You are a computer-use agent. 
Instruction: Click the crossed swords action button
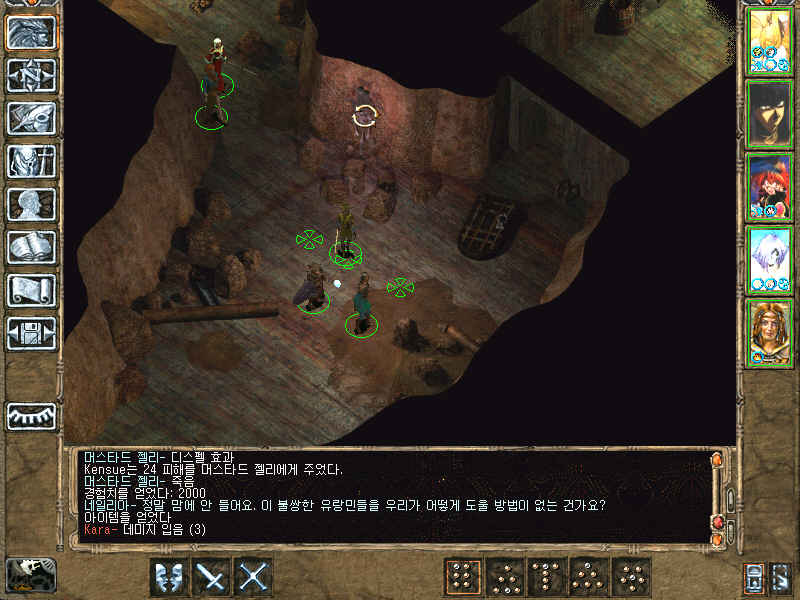255,577
